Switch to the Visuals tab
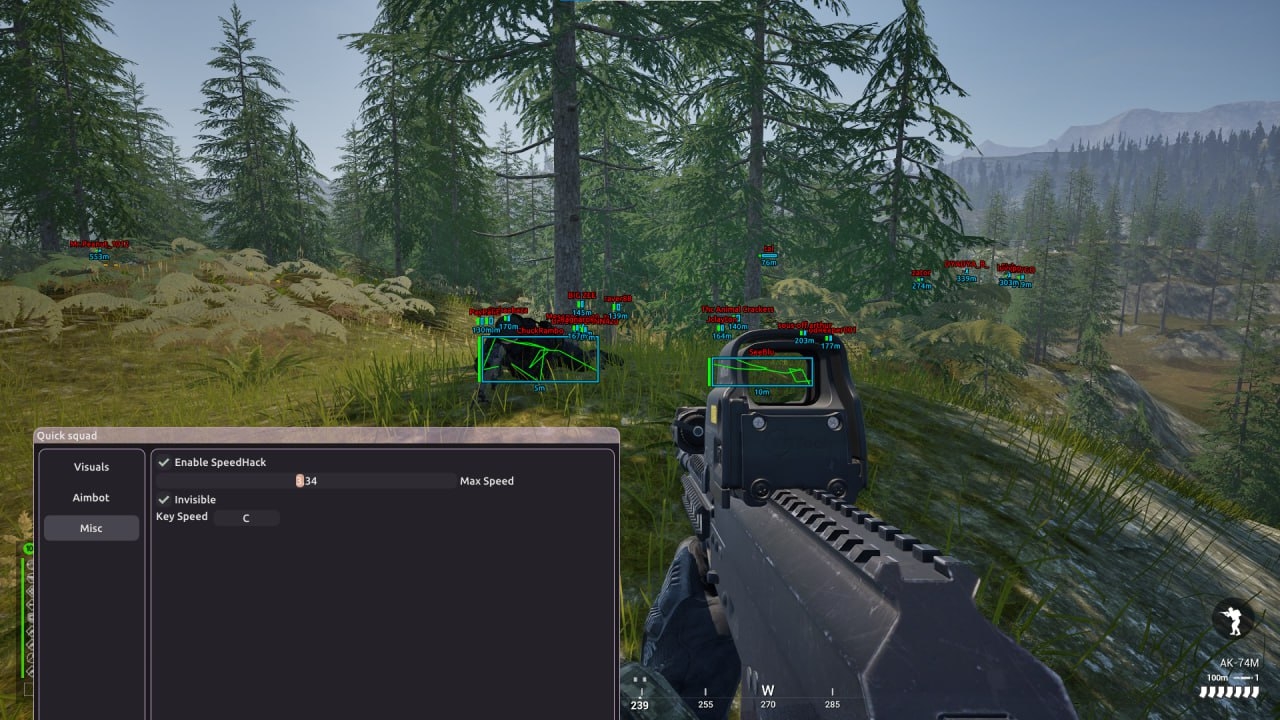This screenshot has width=1280, height=720. coord(91,466)
